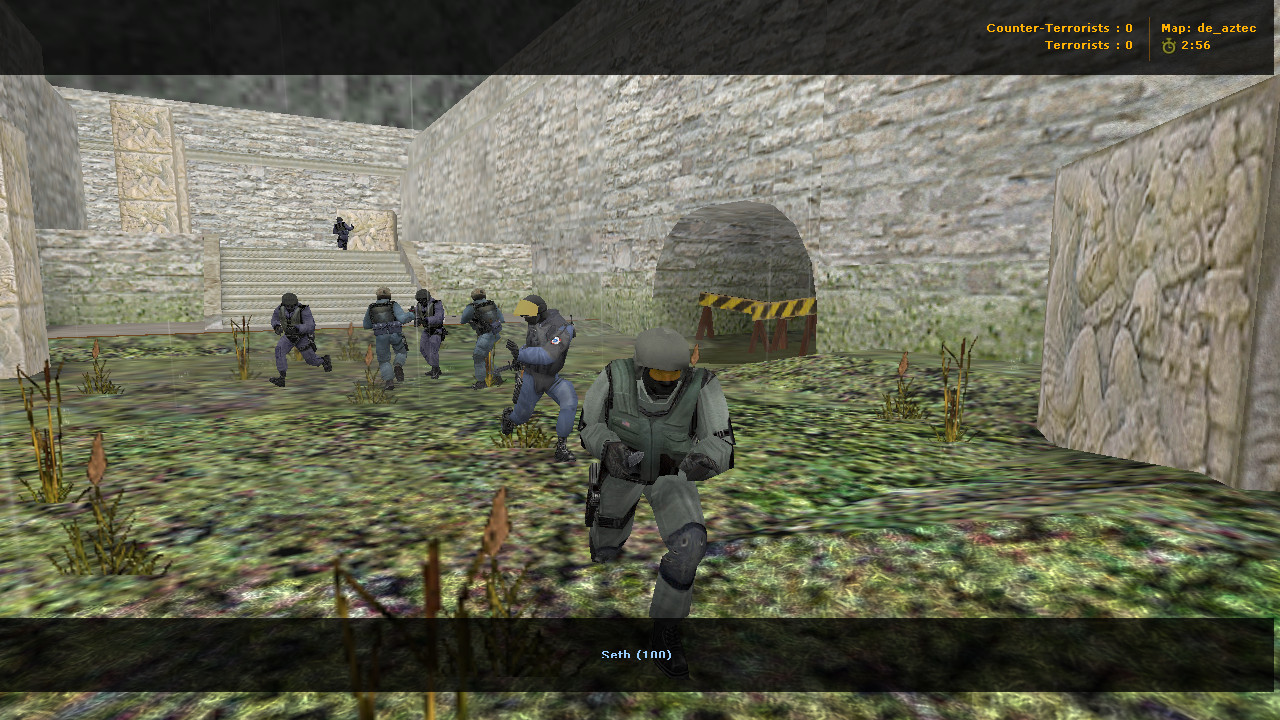
Task: Toggle the Terrorists score display
Action: (1090, 44)
